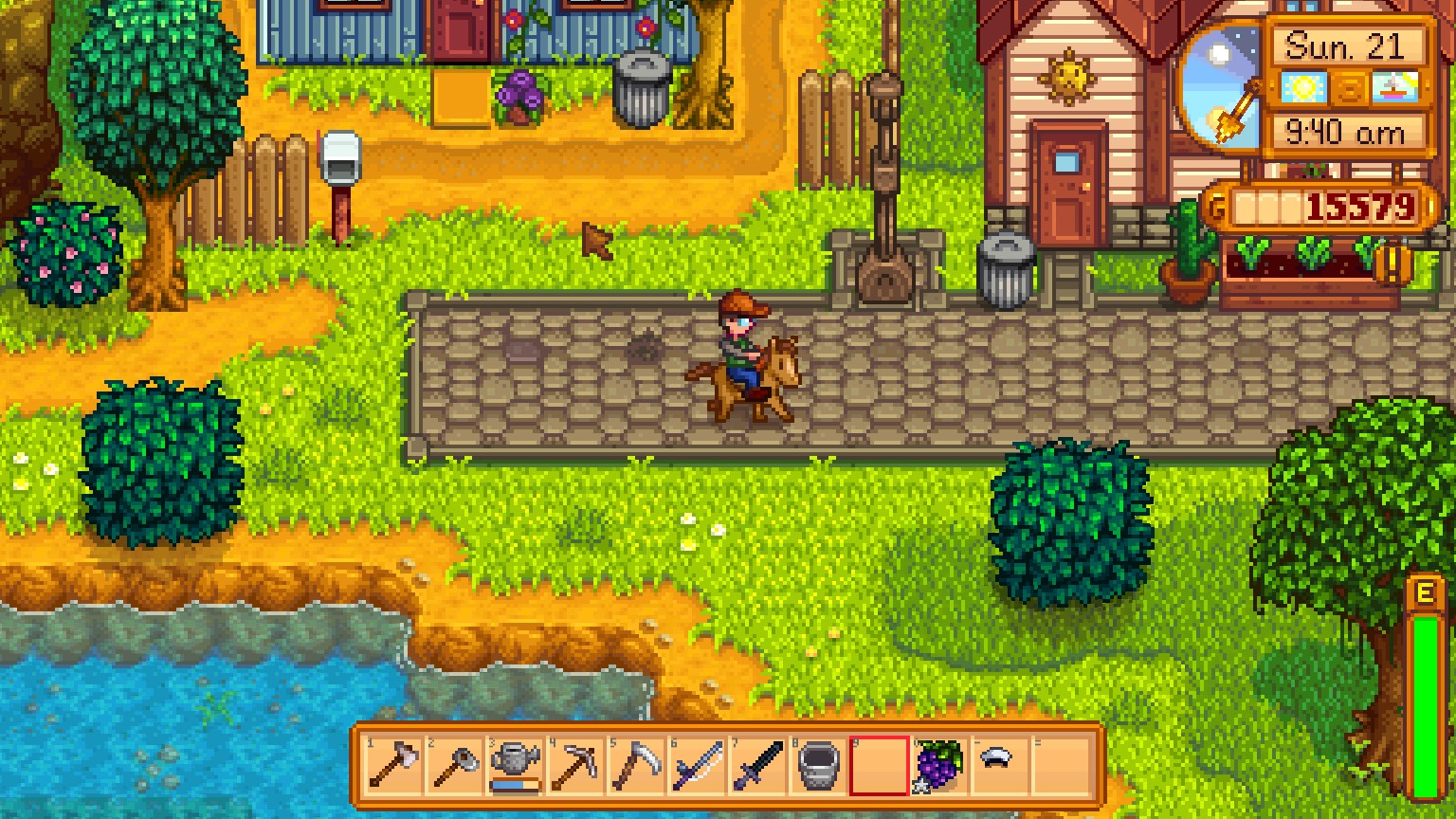
Task: Open the journal exclamation mark icon
Action: pyautogui.click(x=1393, y=264)
